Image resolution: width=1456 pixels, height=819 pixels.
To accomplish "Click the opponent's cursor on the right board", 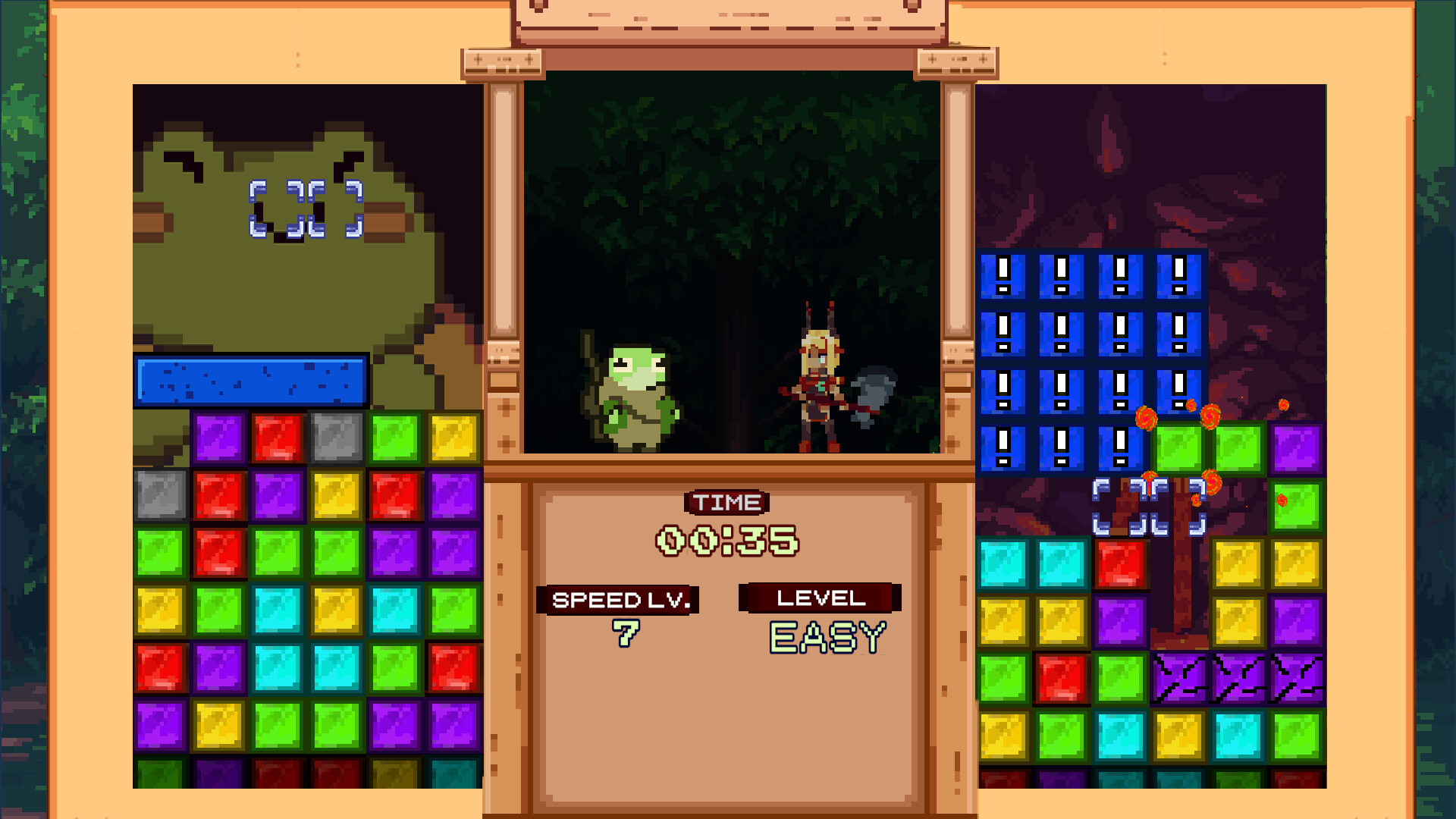I will (1152, 504).
